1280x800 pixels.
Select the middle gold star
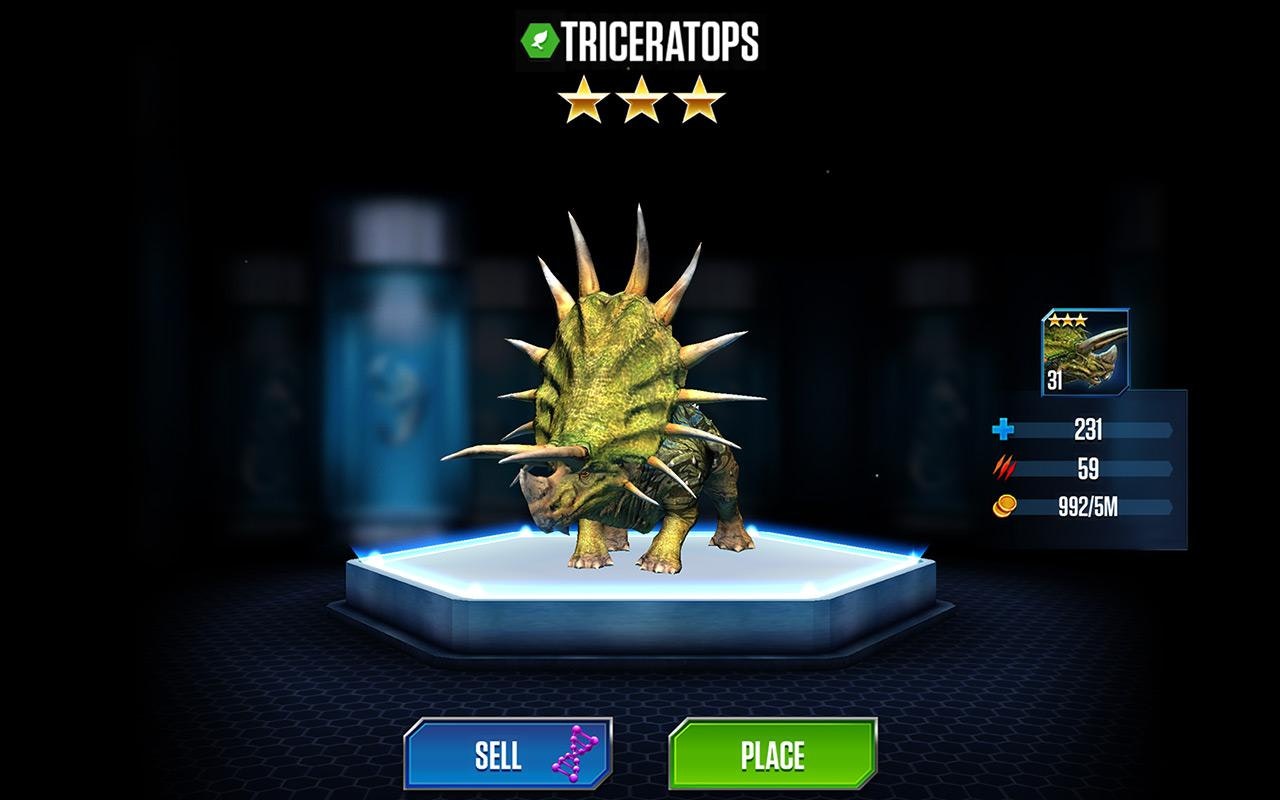pos(640,98)
